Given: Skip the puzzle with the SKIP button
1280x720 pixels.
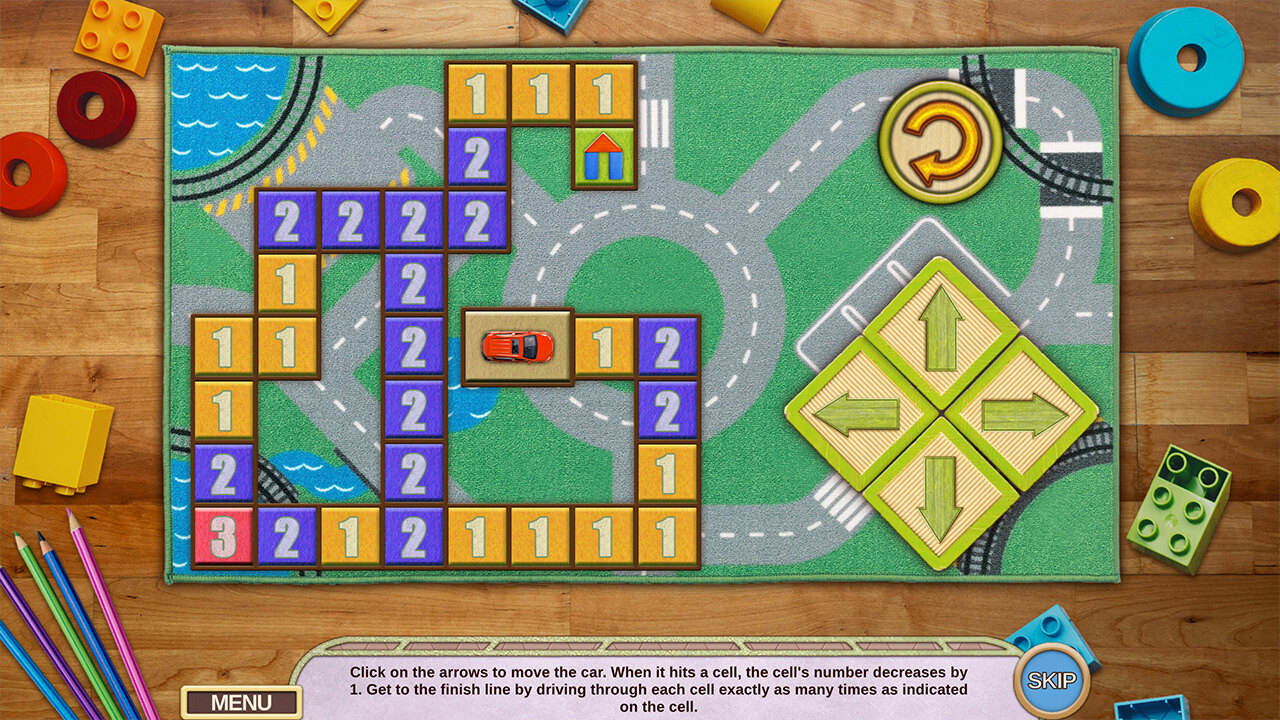Looking at the screenshot, I should pyautogui.click(x=1051, y=682).
